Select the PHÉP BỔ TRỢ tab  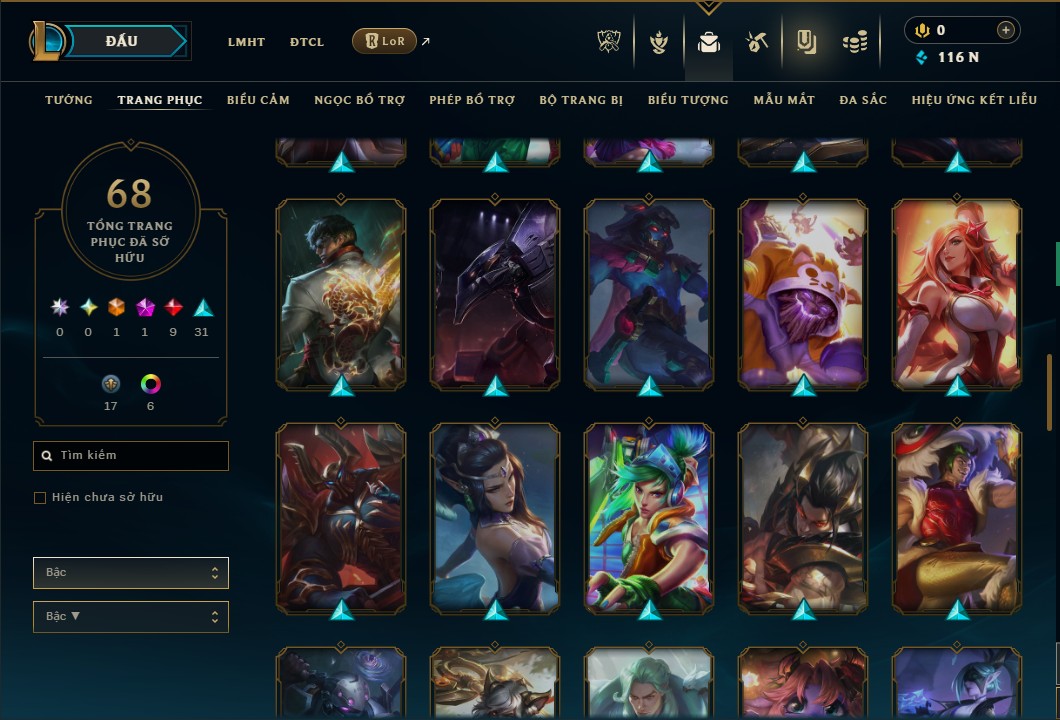pyautogui.click(x=472, y=100)
